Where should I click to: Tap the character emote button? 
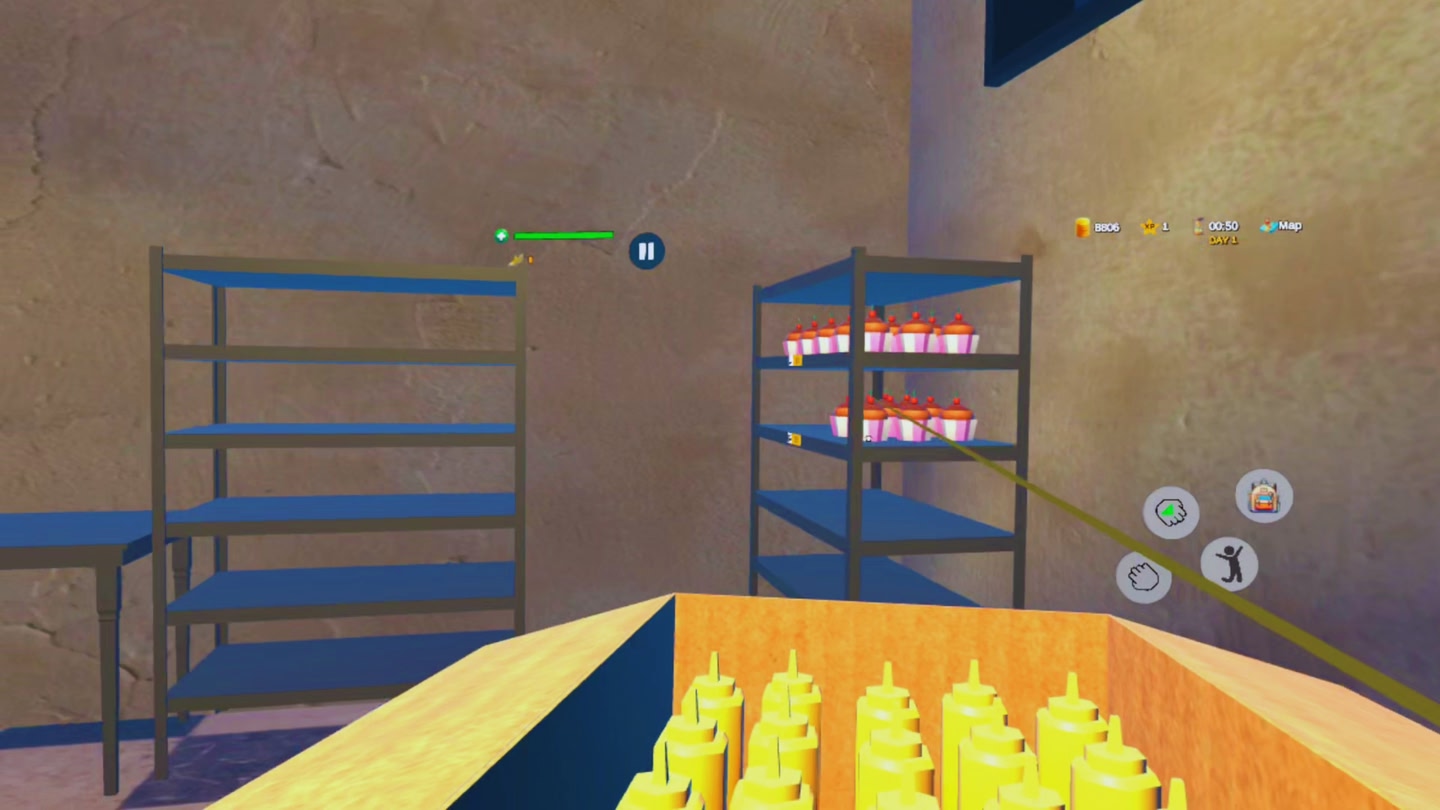click(1228, 563)
